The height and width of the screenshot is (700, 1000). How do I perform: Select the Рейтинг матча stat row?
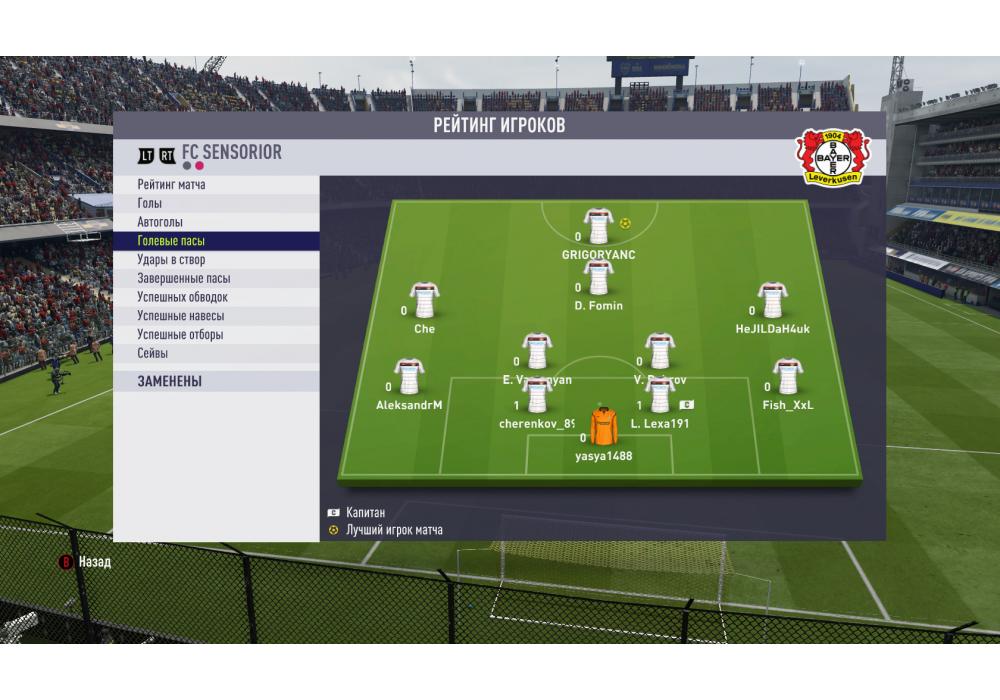click(172, 185)
